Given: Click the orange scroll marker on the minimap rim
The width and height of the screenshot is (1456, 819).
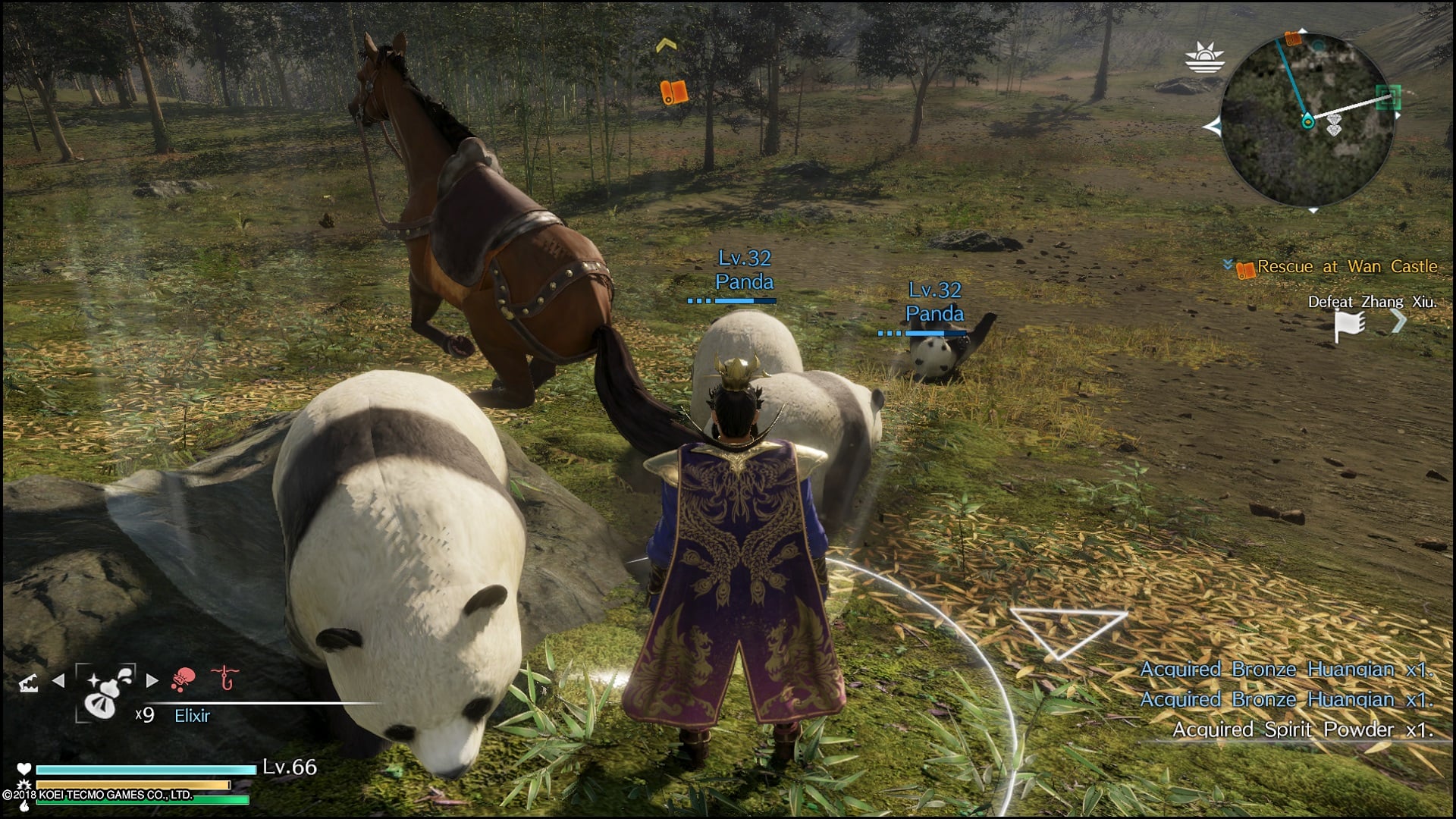Looking at the screenshot, I should (x=1294, y=38).
